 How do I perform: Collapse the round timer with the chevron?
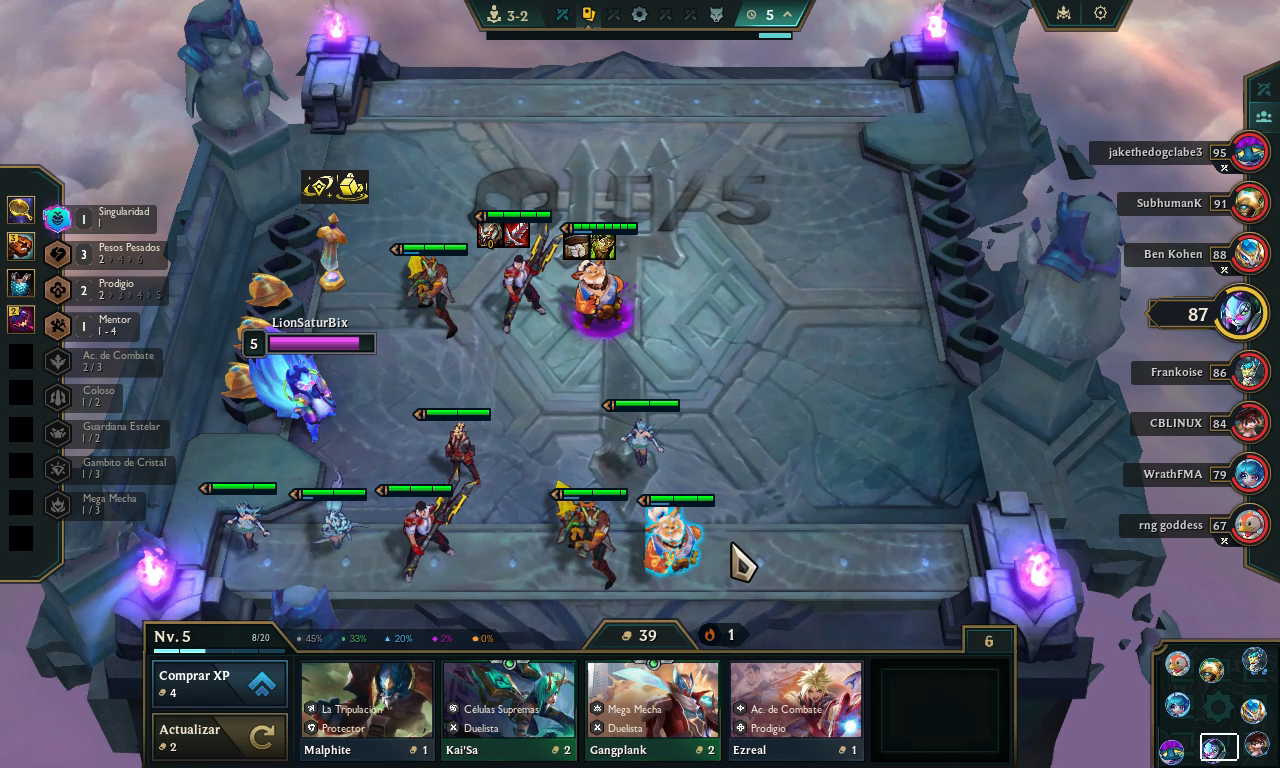[x=786, y=15]
